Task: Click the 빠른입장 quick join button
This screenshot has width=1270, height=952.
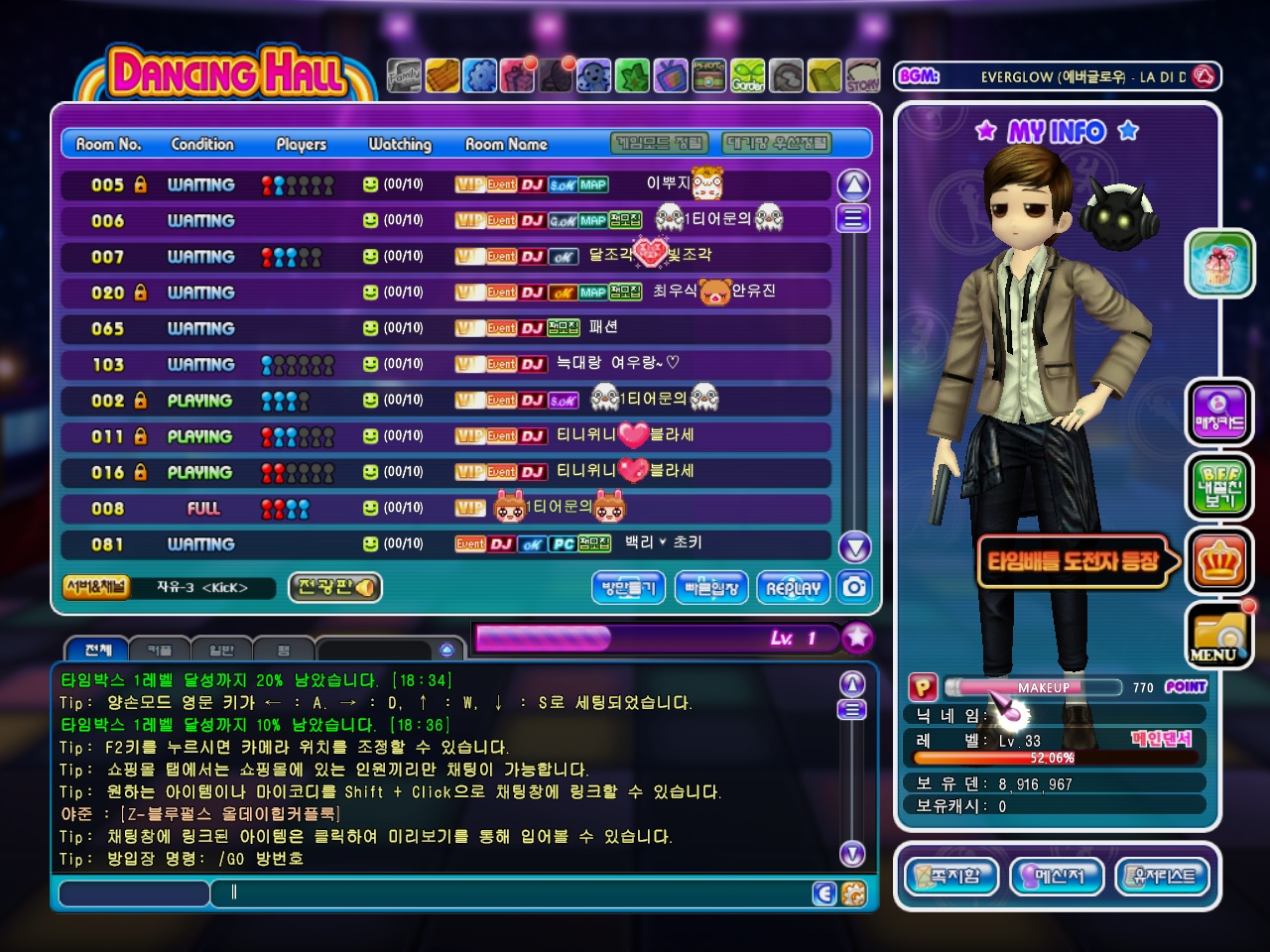Action: [x=711, y=588]
